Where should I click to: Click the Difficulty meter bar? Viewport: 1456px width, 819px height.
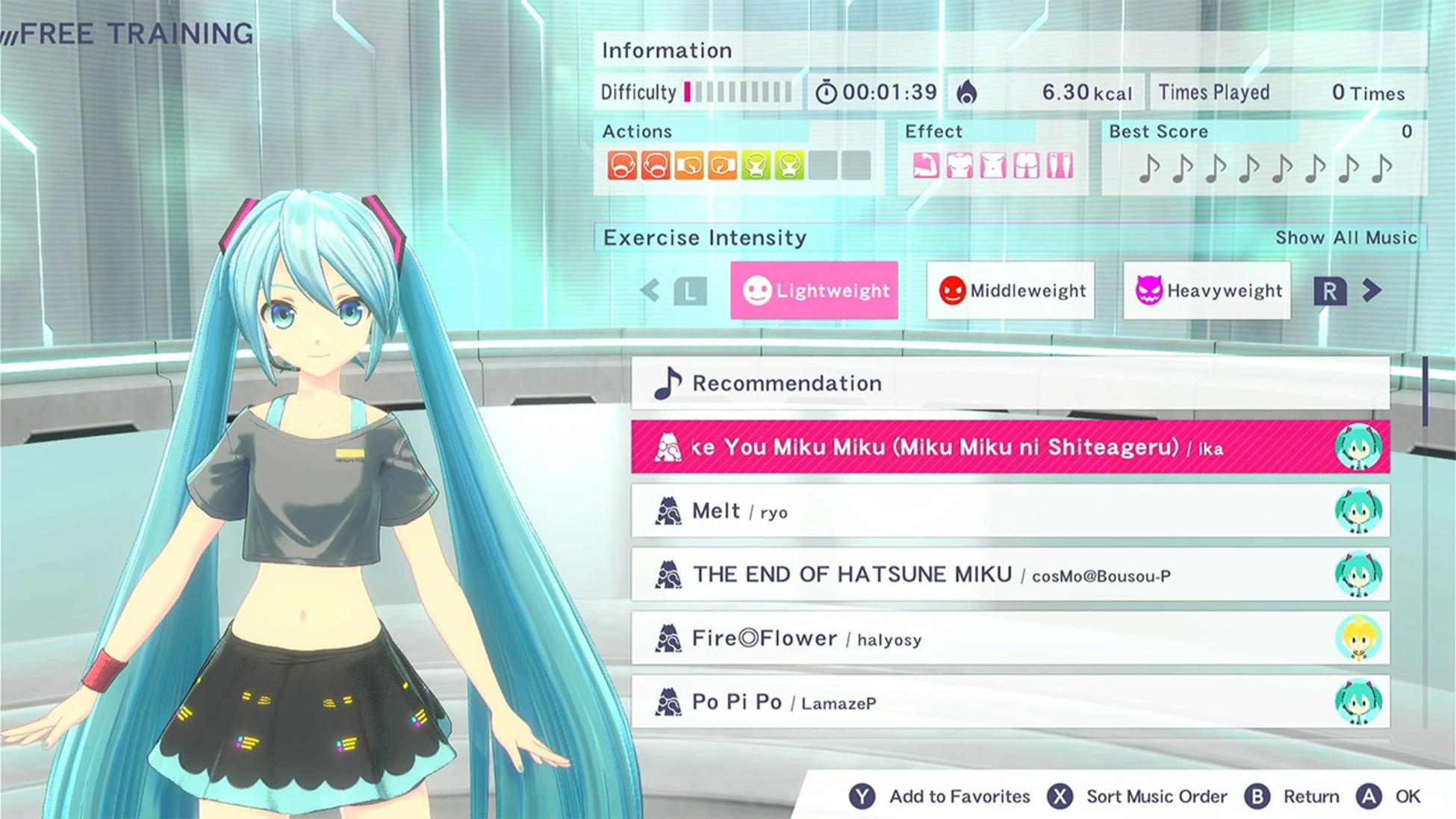(735, 92)
